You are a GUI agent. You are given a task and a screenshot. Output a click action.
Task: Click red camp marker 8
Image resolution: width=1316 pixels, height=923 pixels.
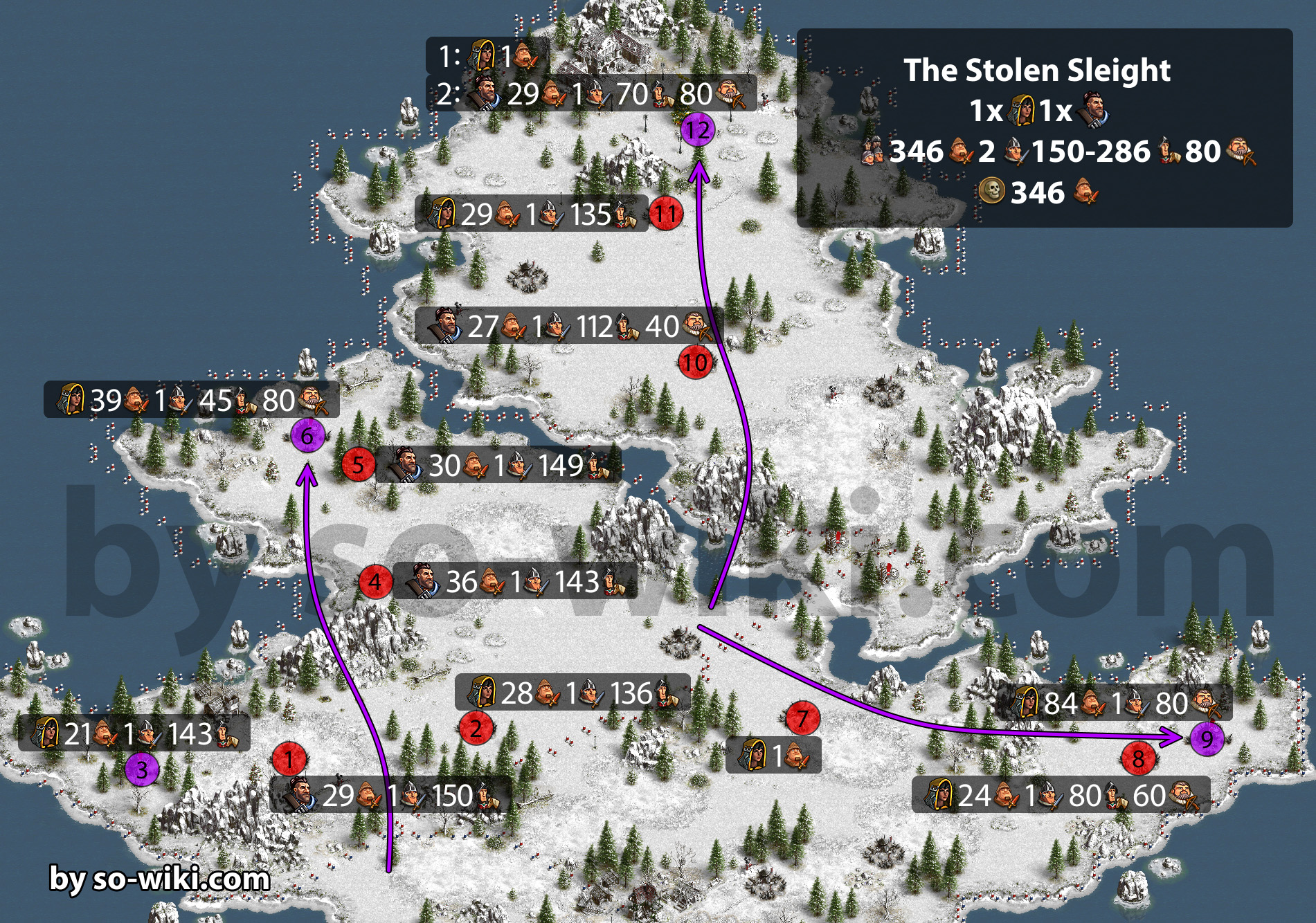click(1138, 759)
